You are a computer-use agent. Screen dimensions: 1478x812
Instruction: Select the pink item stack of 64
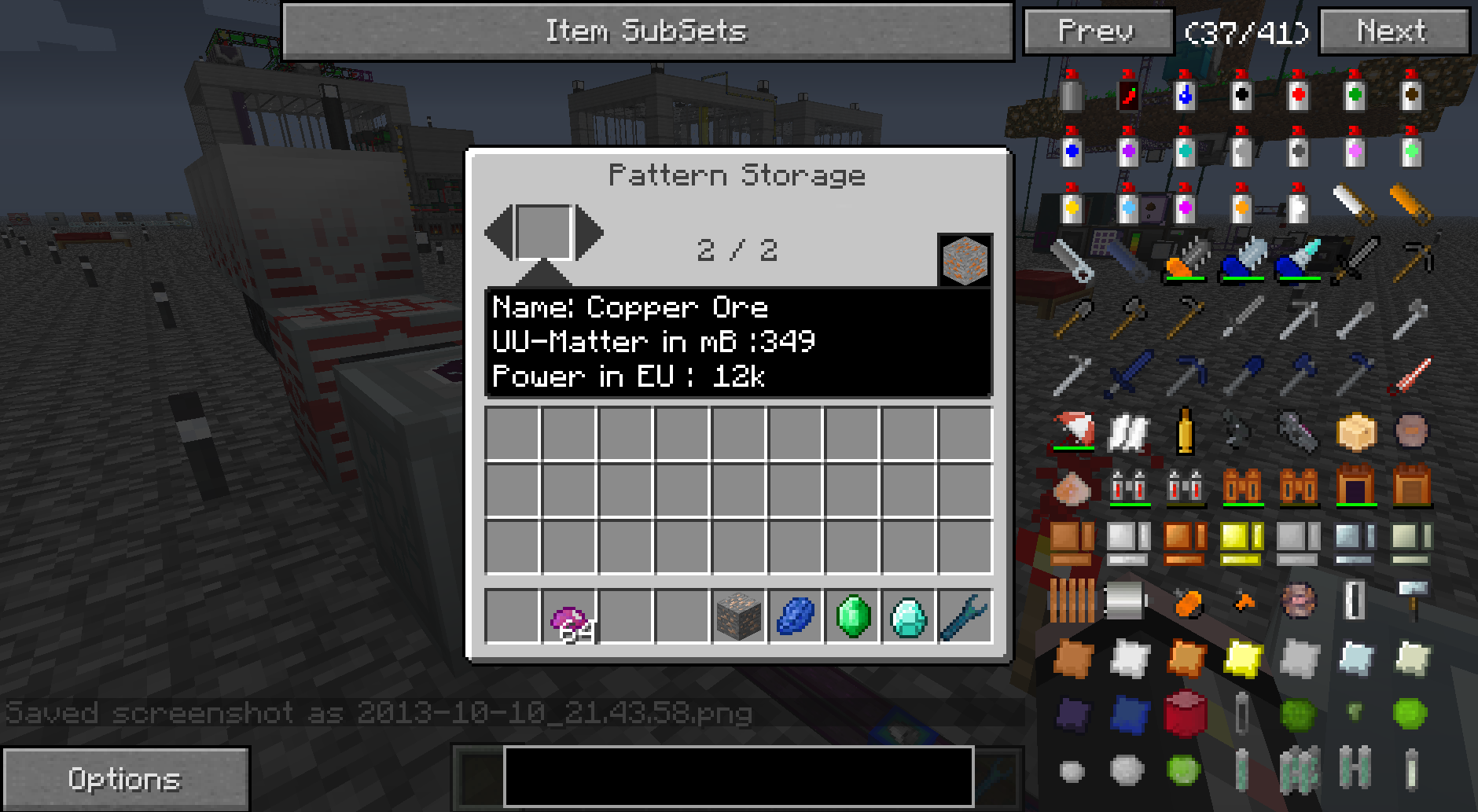click(568, 617)
